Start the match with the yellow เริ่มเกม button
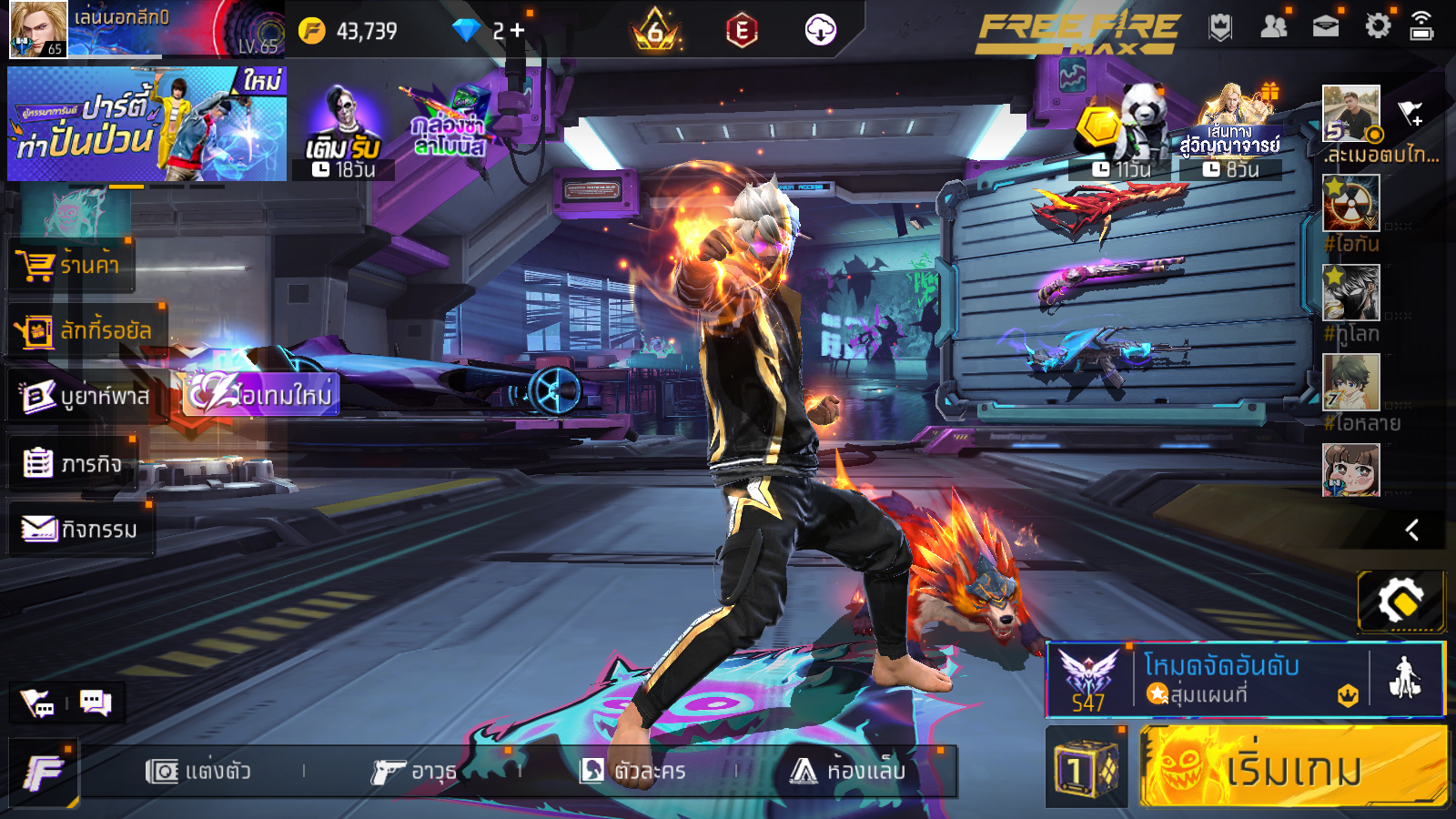The height and width of the screenshot is (819, 1456). (x=1292, y=767)
